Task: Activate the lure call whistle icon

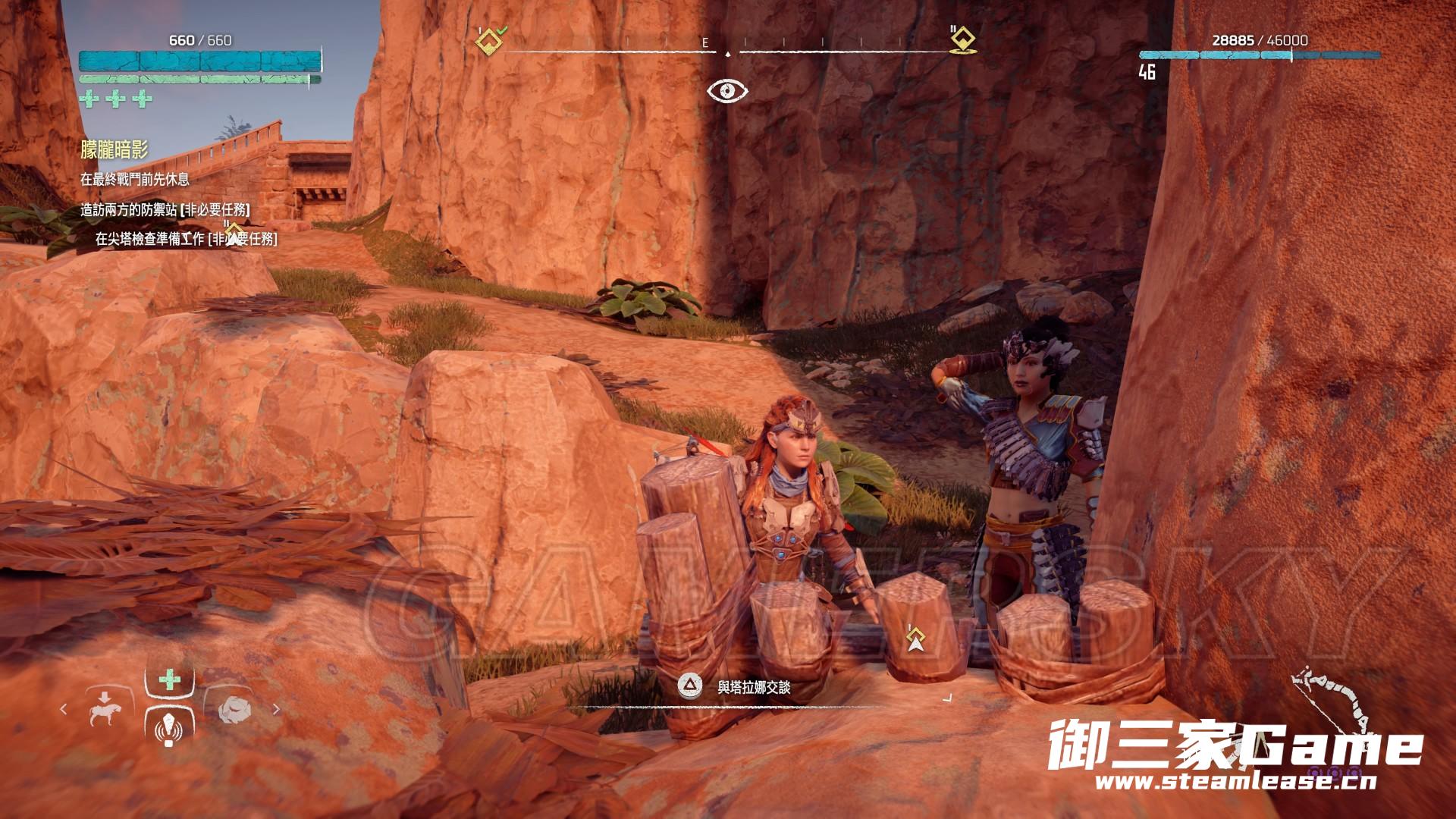Action: click(x=168, y=730)
